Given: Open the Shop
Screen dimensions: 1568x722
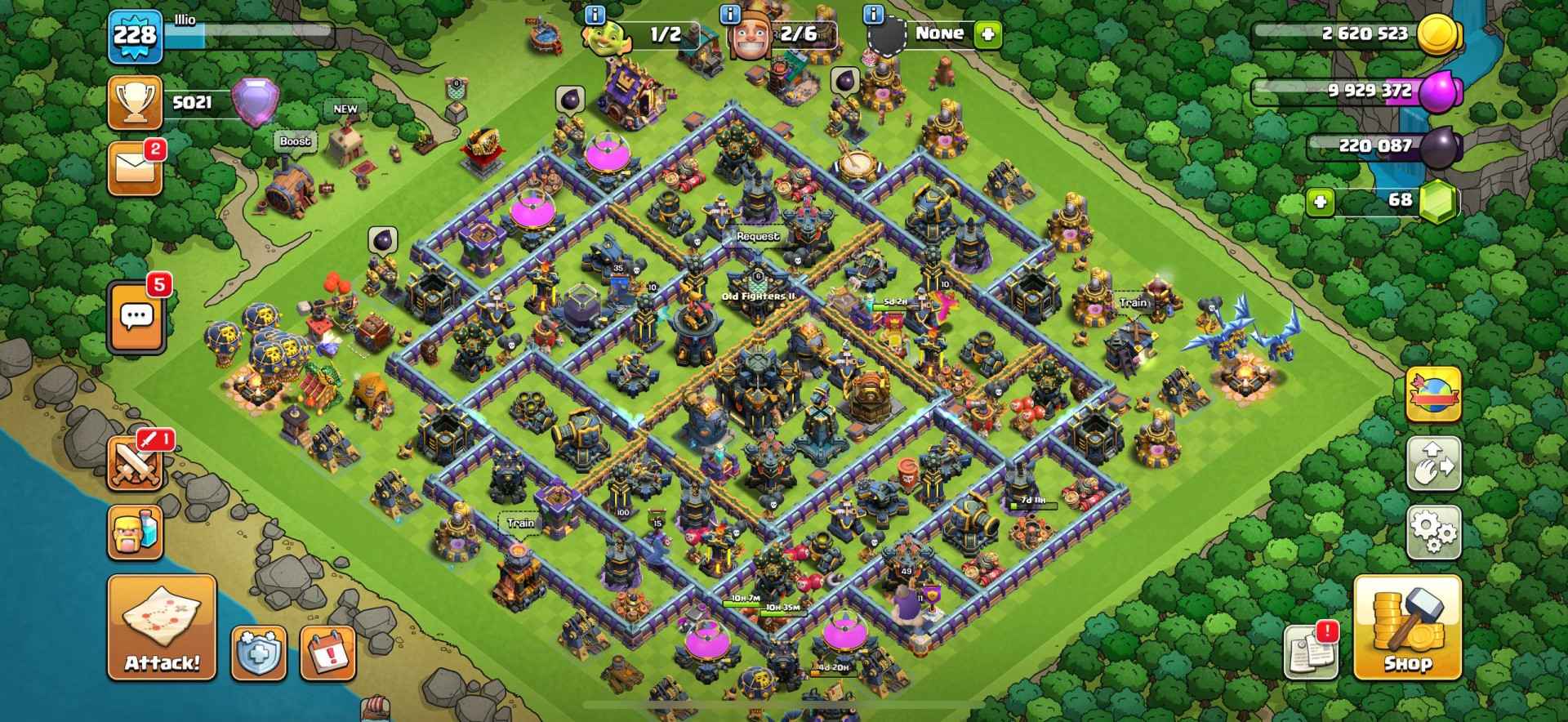Looking at the screenshot, I should (x=1406, y=627).
